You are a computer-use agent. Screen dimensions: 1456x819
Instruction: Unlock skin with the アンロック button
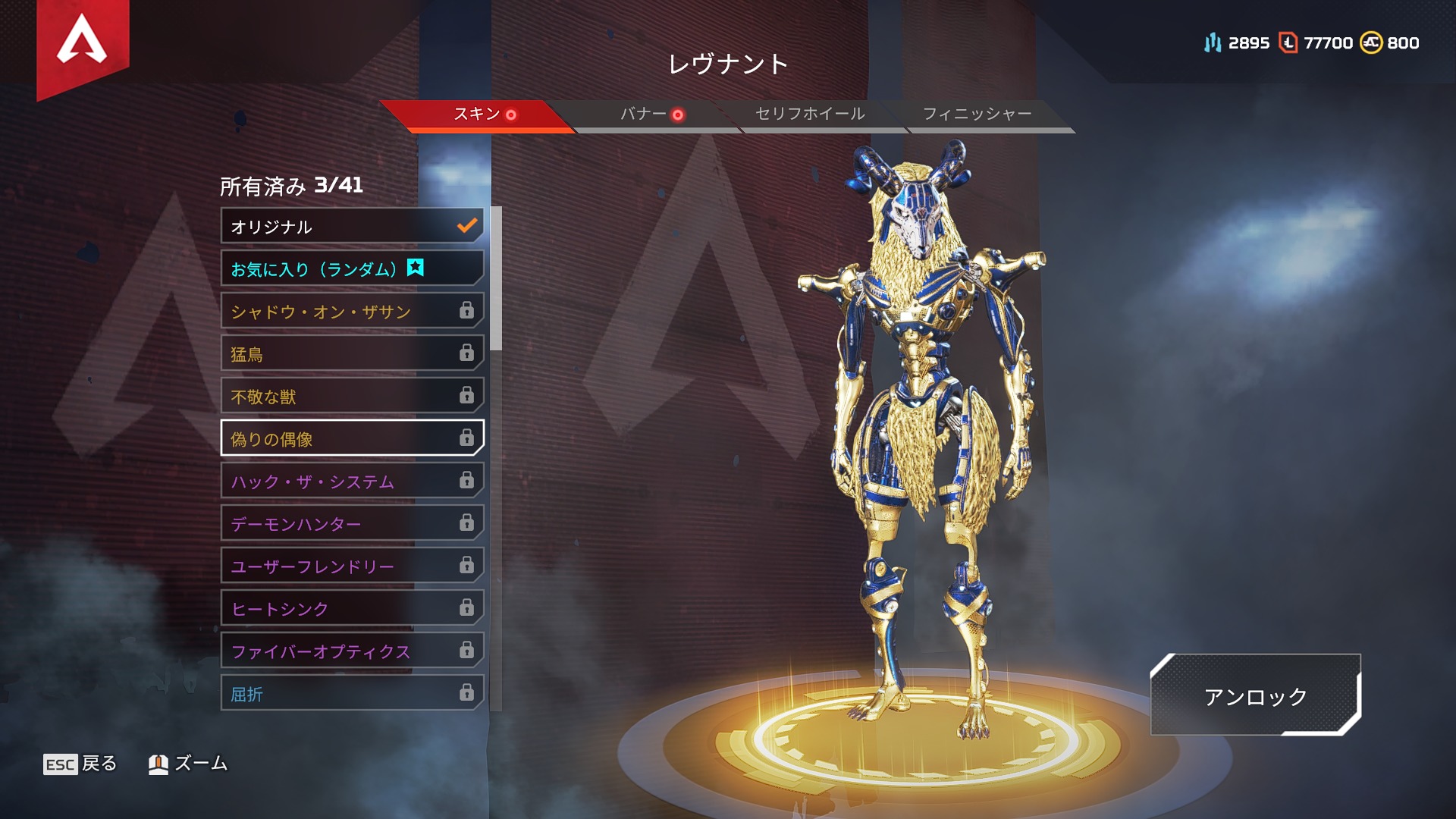pos(1255,695)
